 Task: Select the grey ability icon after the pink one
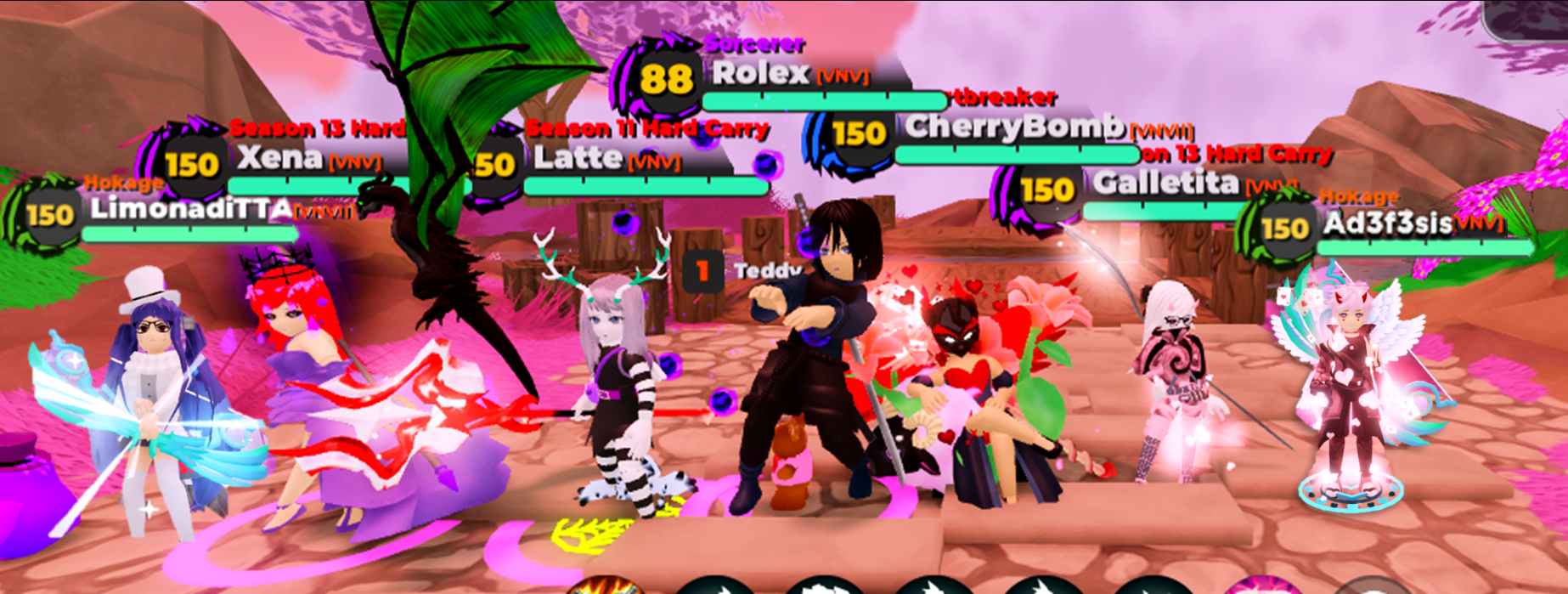tap(1368, 587)
